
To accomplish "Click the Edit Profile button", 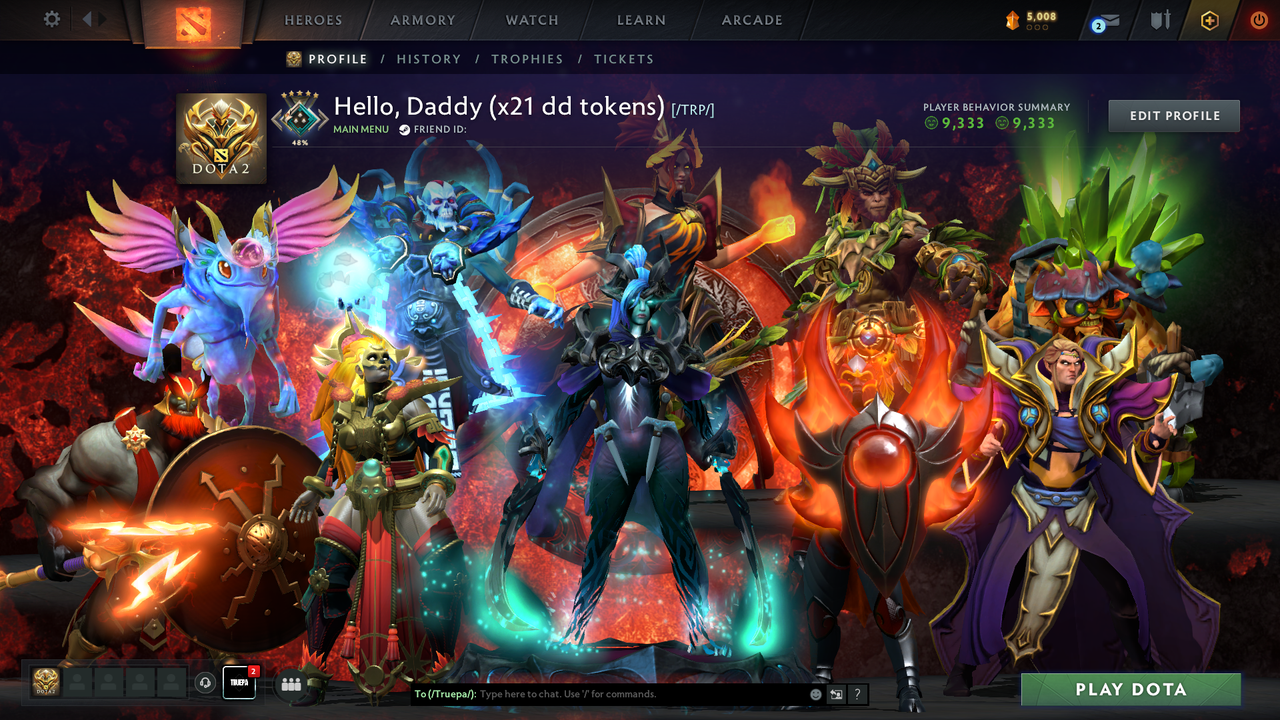I will [1173, 115].
